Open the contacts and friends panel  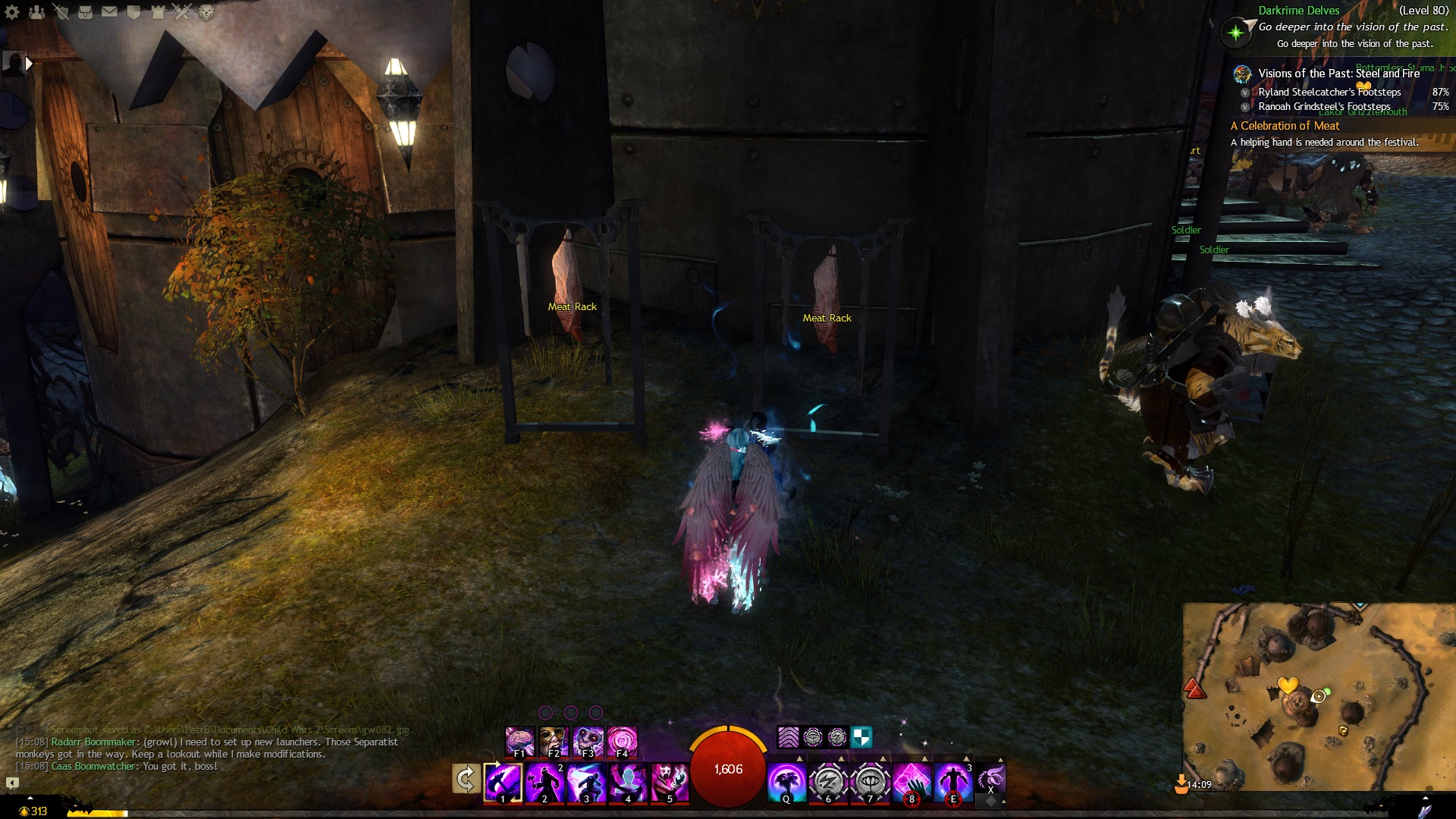point(36,12)
